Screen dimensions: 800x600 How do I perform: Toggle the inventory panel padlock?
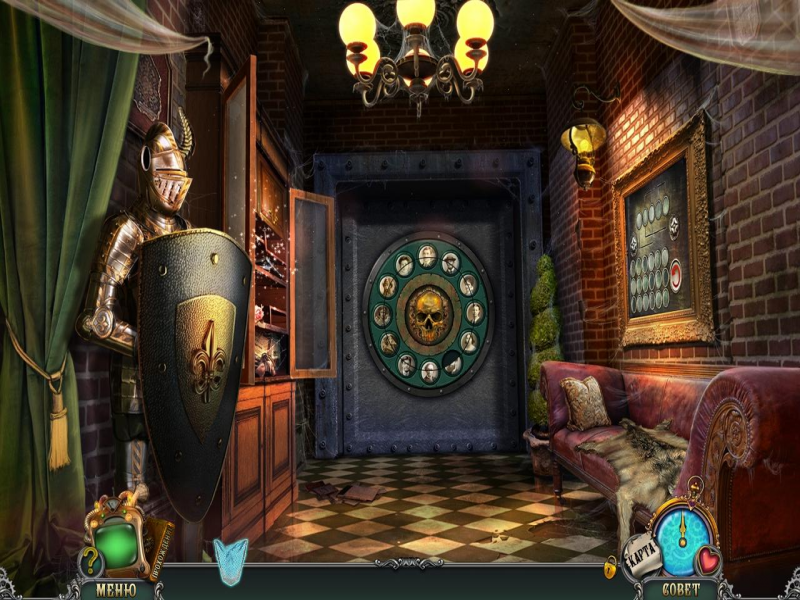[x=610, y=567]
